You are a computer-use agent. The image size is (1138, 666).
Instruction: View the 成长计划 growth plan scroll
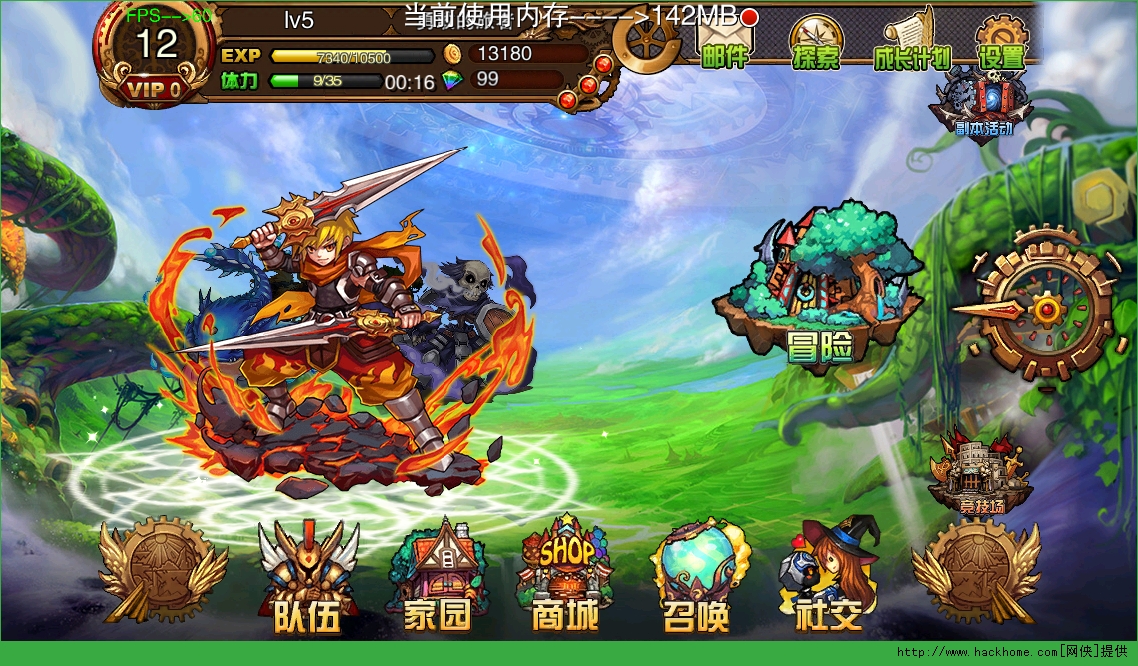[x=910, y=42]
